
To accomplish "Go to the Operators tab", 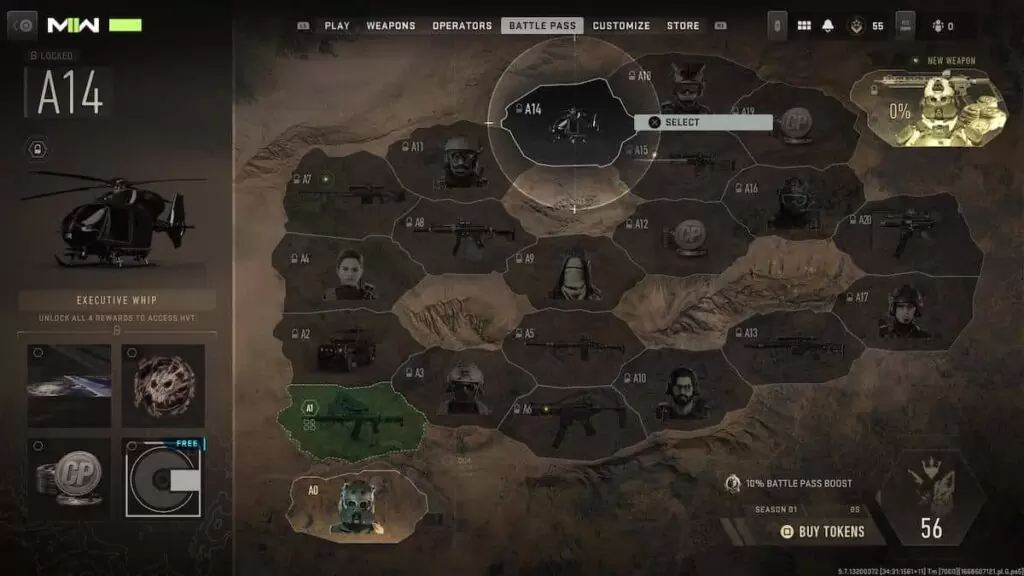I will (x=462, y=26).
